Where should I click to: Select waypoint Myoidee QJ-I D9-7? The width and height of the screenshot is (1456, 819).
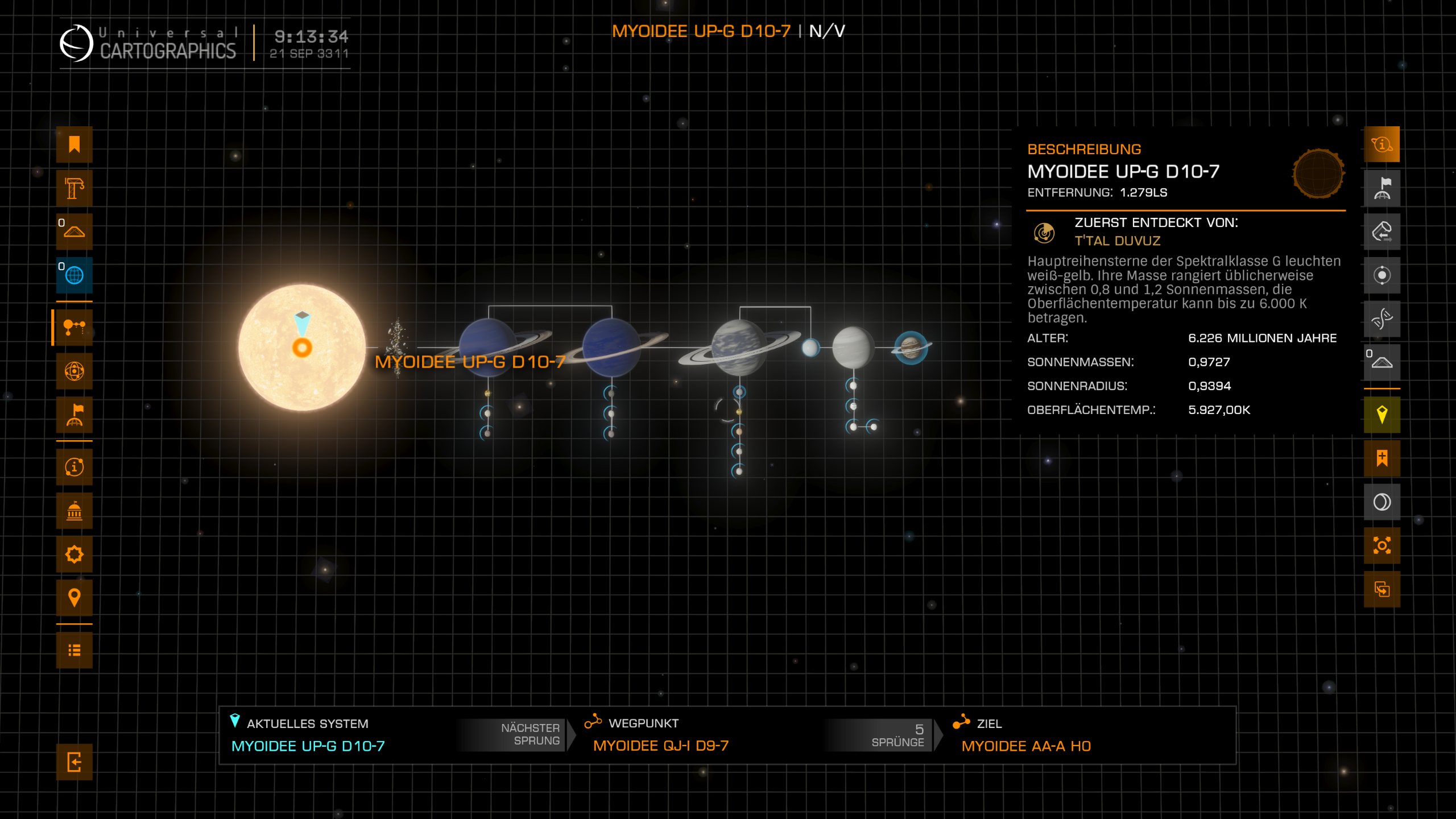660,746
